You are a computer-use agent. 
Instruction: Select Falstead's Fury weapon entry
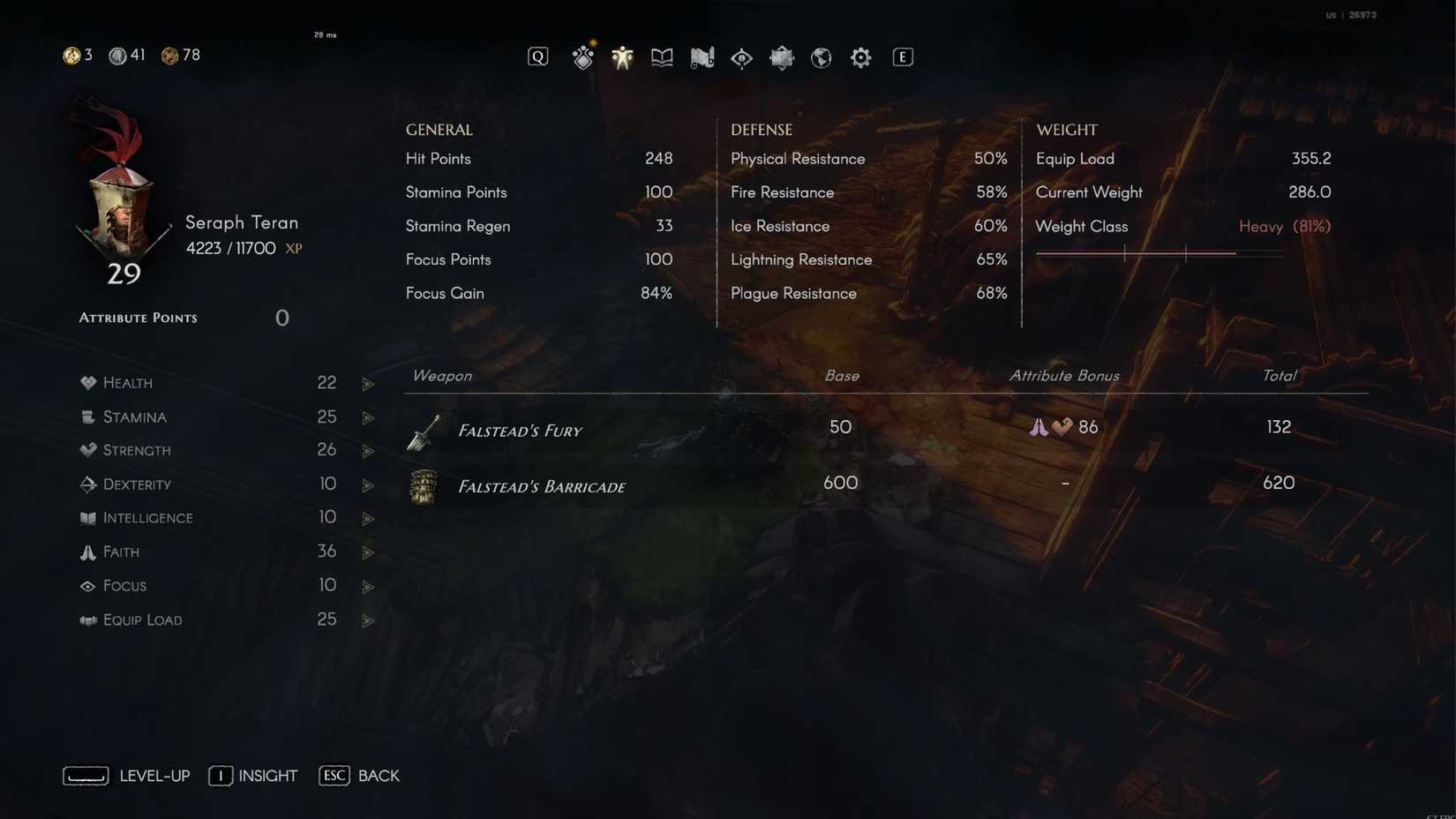[x=520, y=431]
